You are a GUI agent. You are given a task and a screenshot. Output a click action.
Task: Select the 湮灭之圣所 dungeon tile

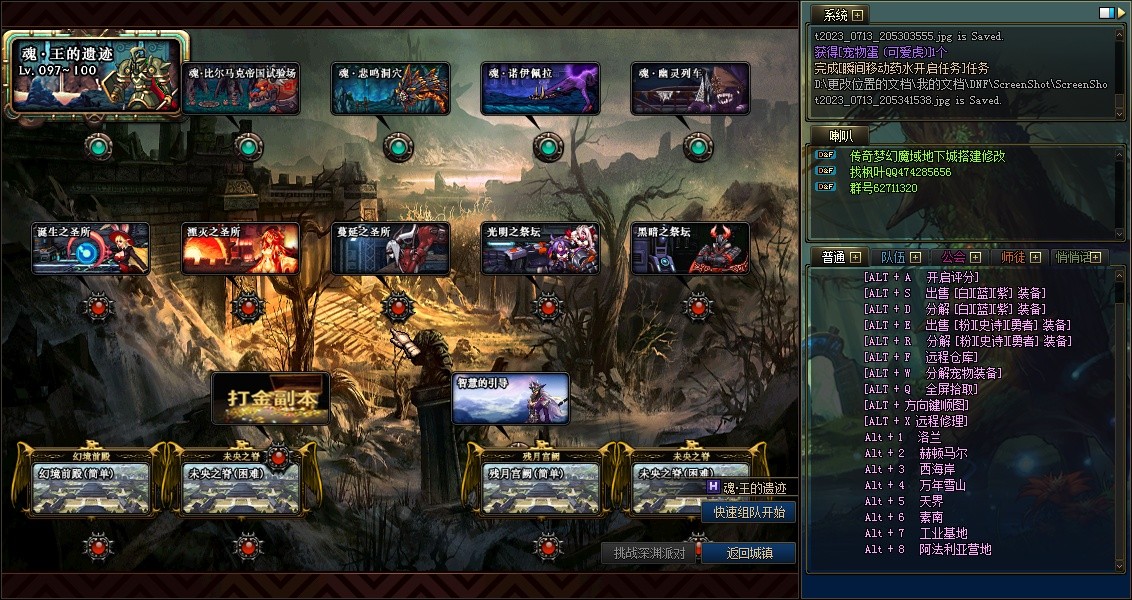(240, 248)
